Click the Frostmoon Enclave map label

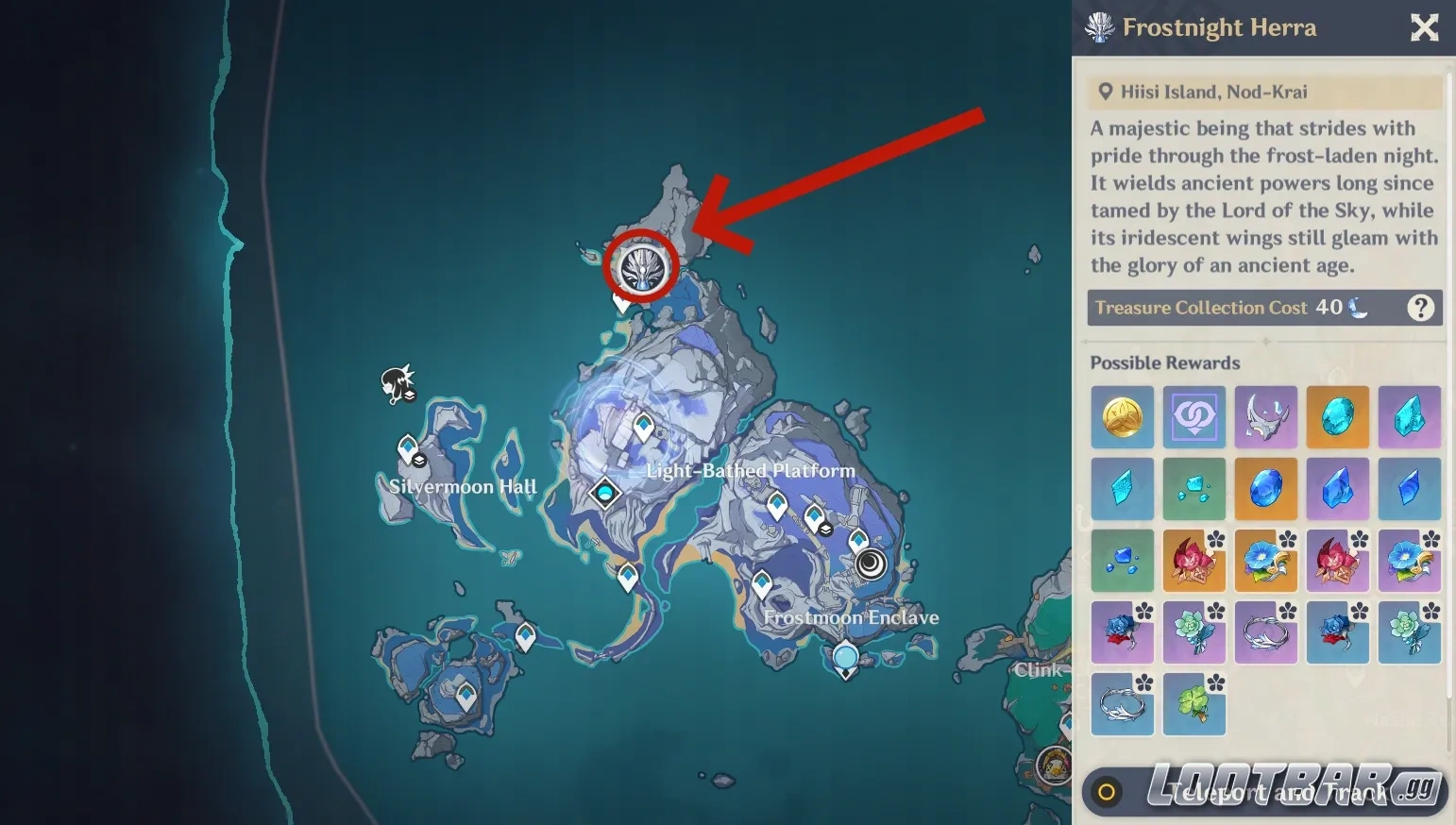click(x=851, y=617)
